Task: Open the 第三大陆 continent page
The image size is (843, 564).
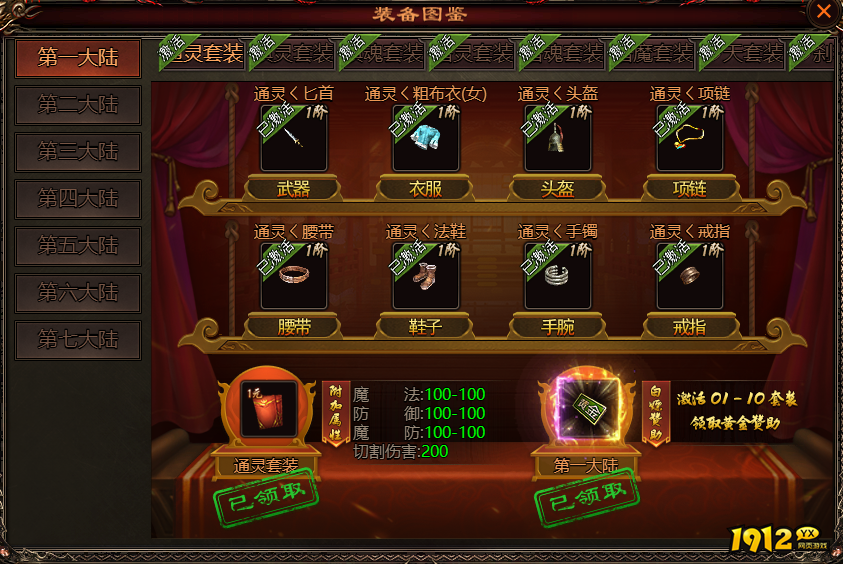Action: tap(78, 152)
